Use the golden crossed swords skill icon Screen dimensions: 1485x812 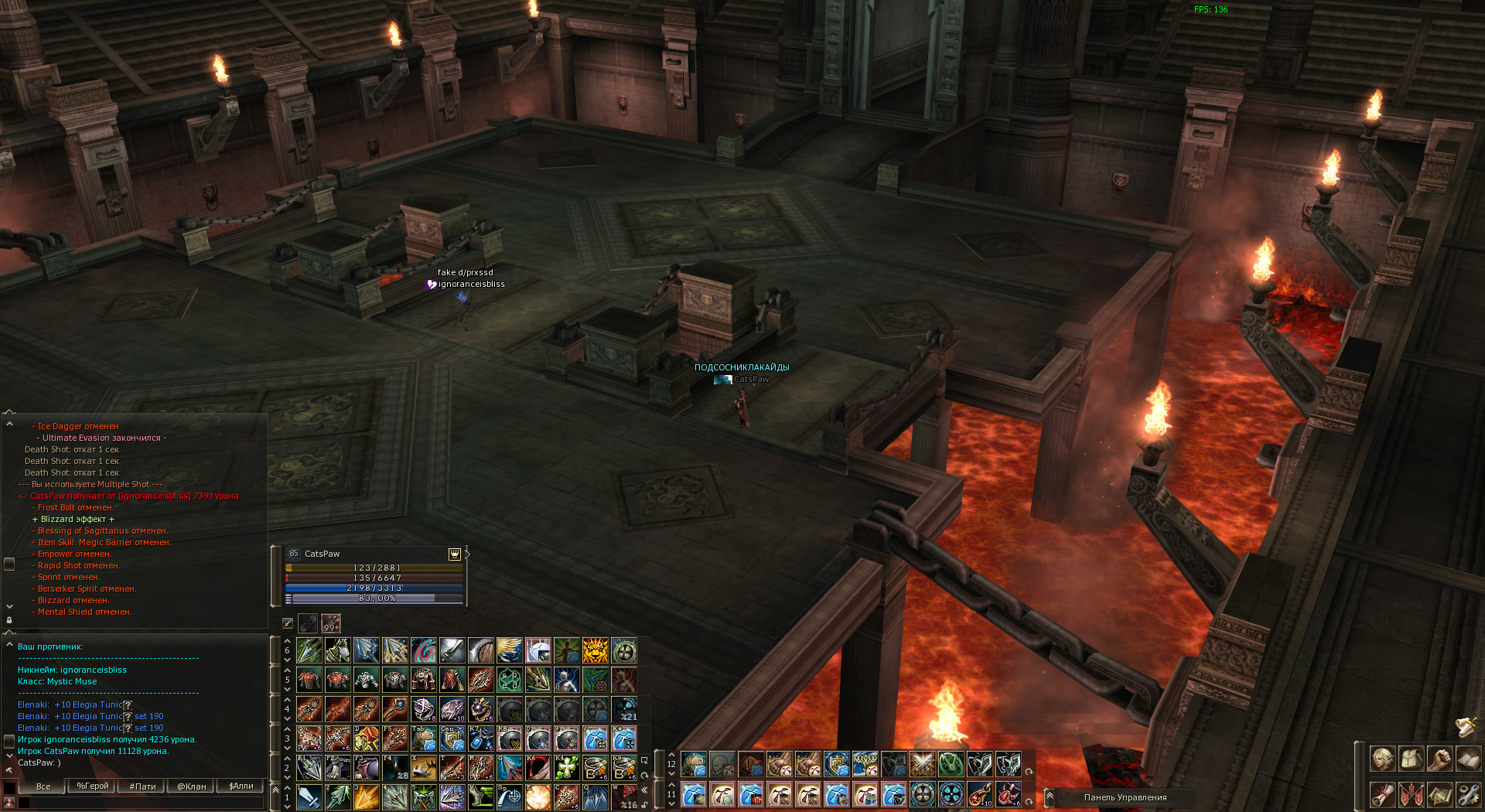pos(922,764)
